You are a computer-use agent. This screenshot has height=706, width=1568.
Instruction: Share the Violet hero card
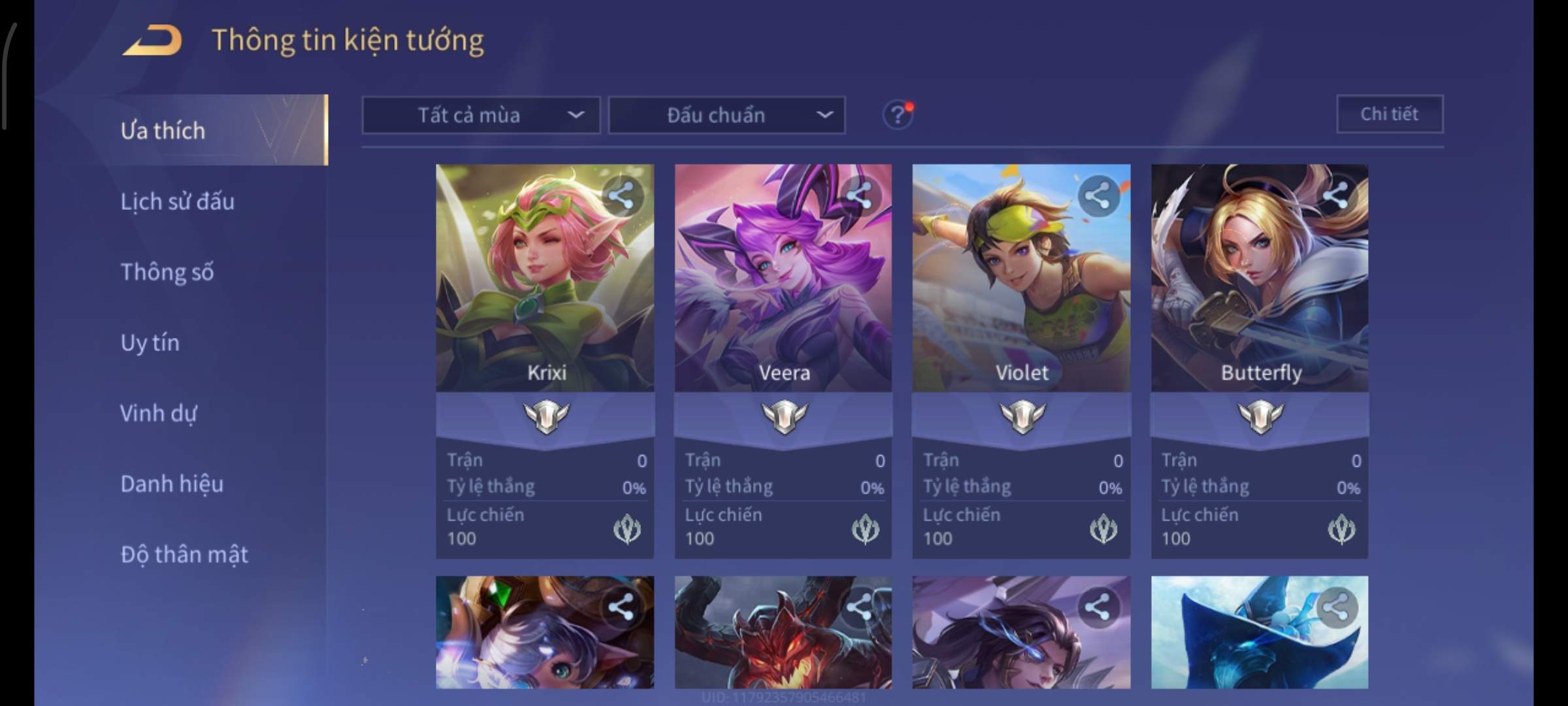[x=1098, y=195]
